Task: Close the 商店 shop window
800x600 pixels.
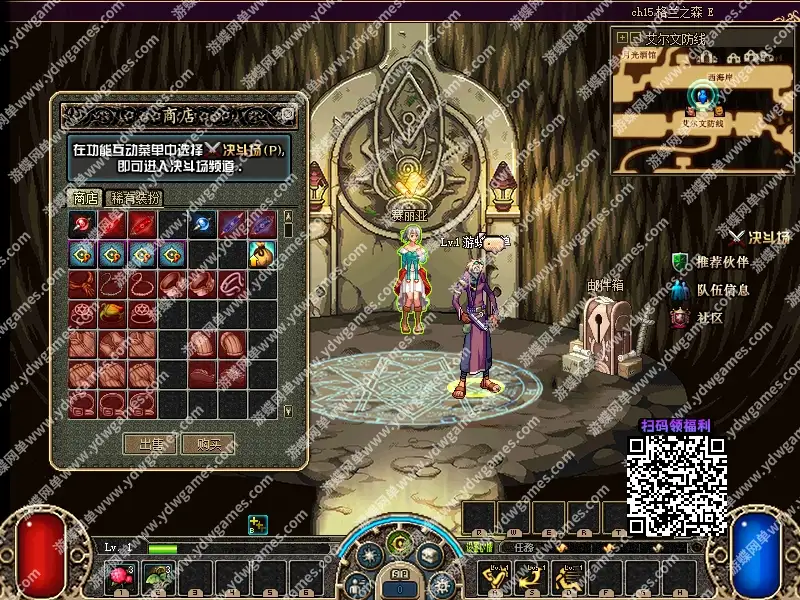Action: [288, 113]
